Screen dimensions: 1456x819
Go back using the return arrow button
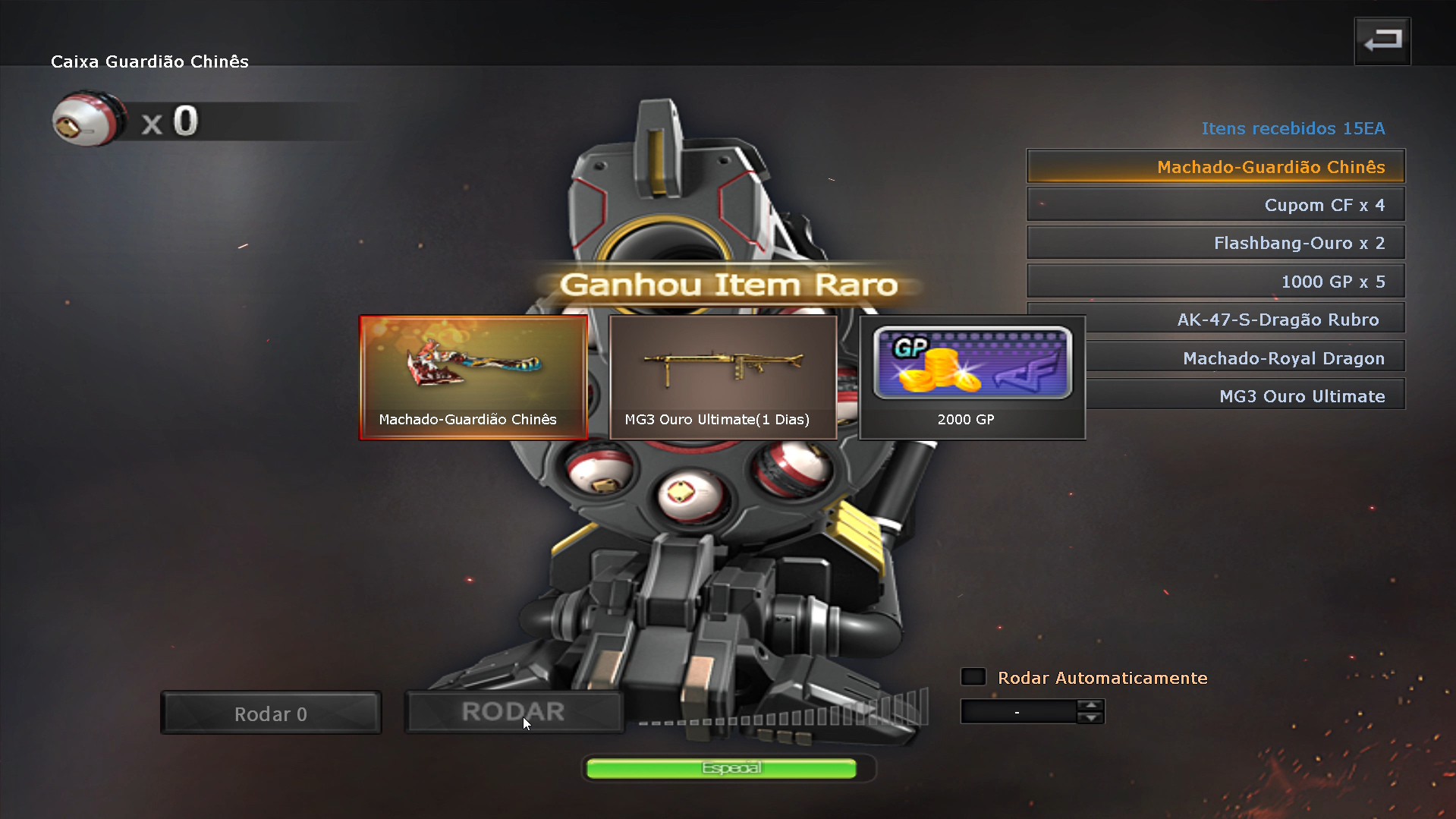coord(1382,41)
